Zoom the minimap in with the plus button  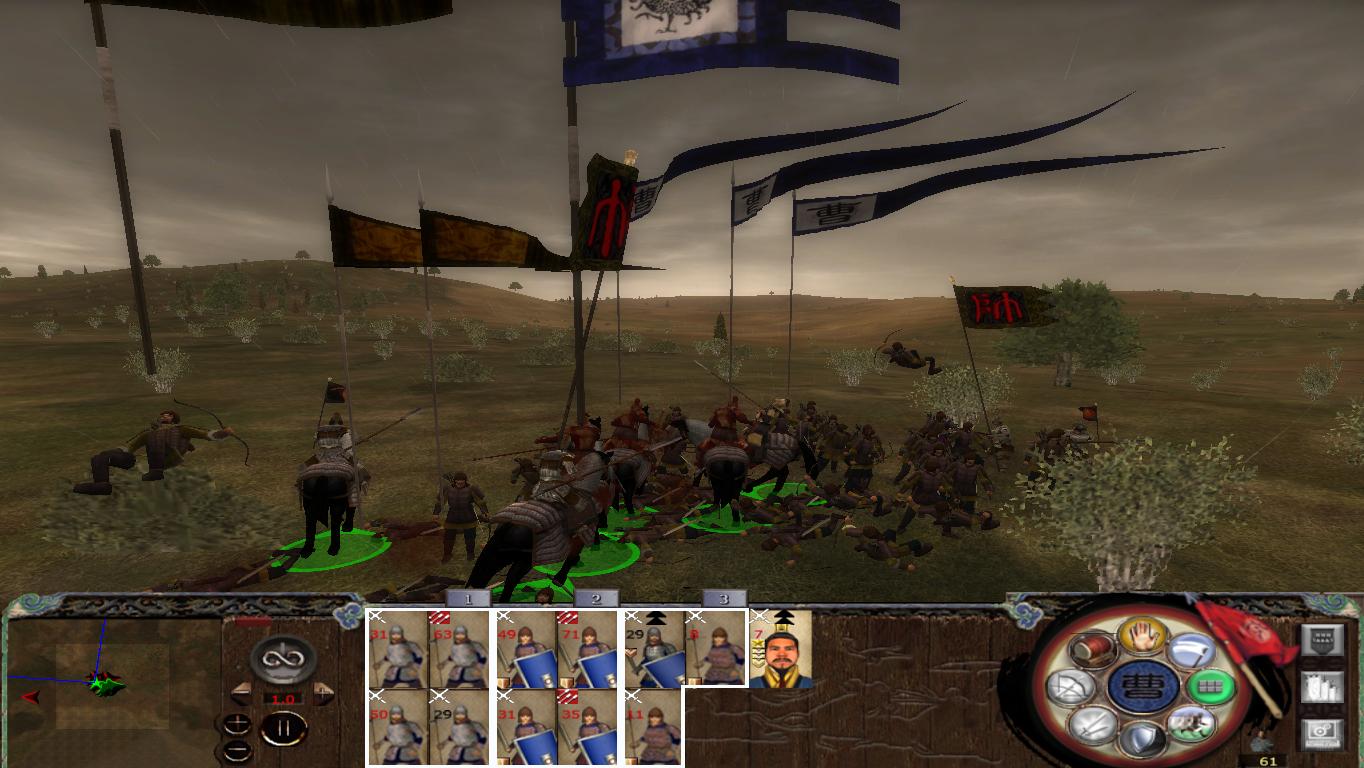tap(236, 724)
